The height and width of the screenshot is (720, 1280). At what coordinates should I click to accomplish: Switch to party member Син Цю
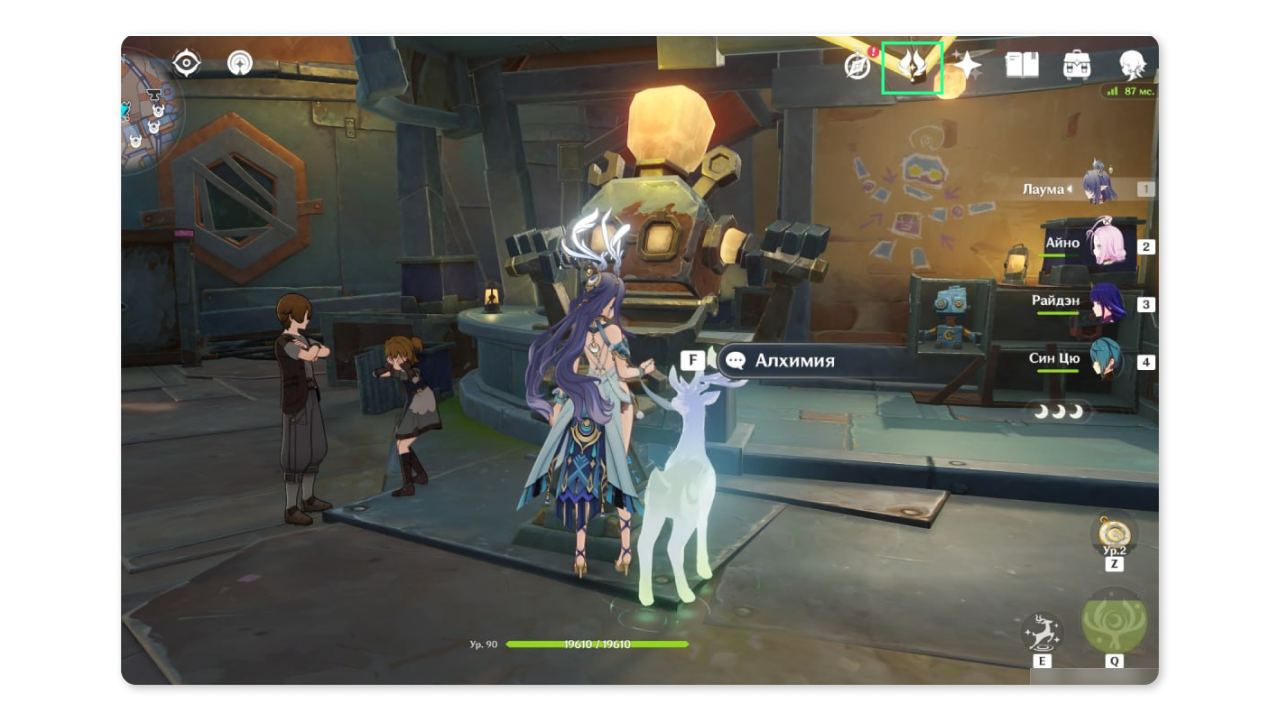[x=1105, y=361]
